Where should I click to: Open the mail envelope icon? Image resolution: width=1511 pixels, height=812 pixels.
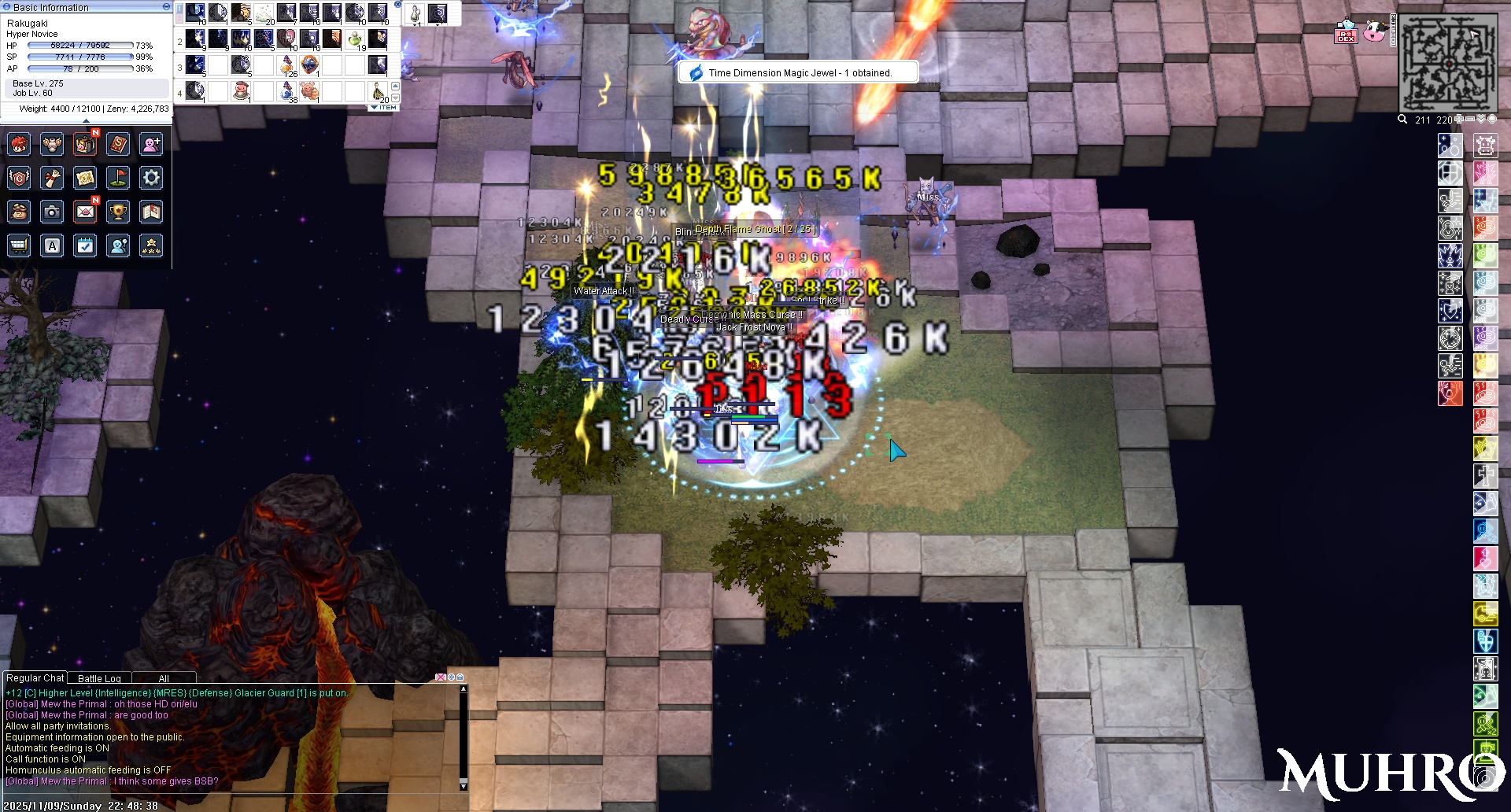tap(85, 212)
